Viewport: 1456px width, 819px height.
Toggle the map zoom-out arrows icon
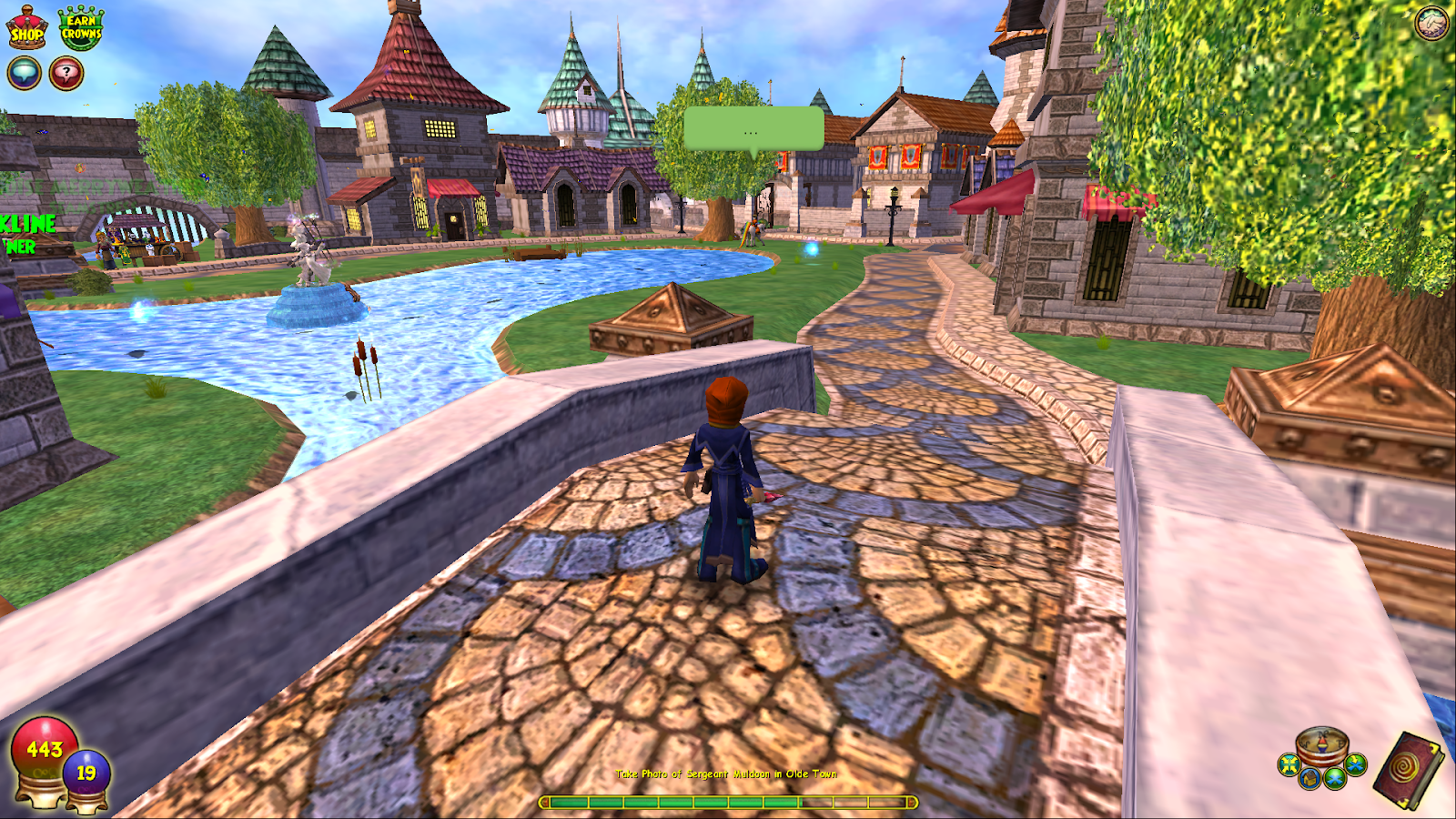click(1289, 764)
